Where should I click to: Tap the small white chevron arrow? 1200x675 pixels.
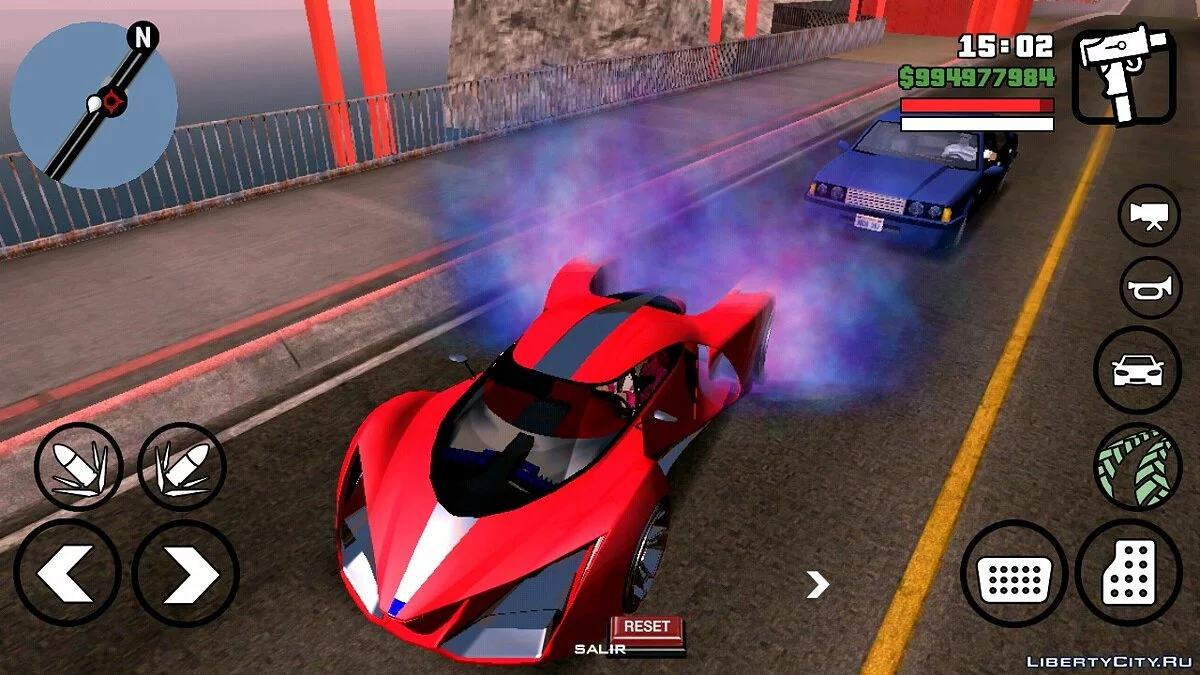click(818, 585)
